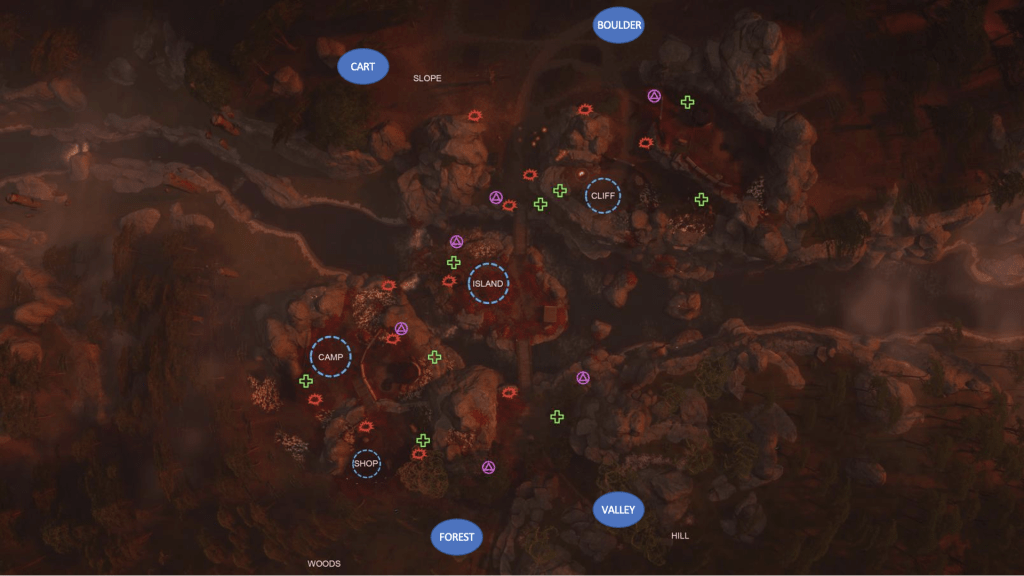Screen dimensions: 1024x576
Task: Click the SLOPE map label
Action: (427, 78)
